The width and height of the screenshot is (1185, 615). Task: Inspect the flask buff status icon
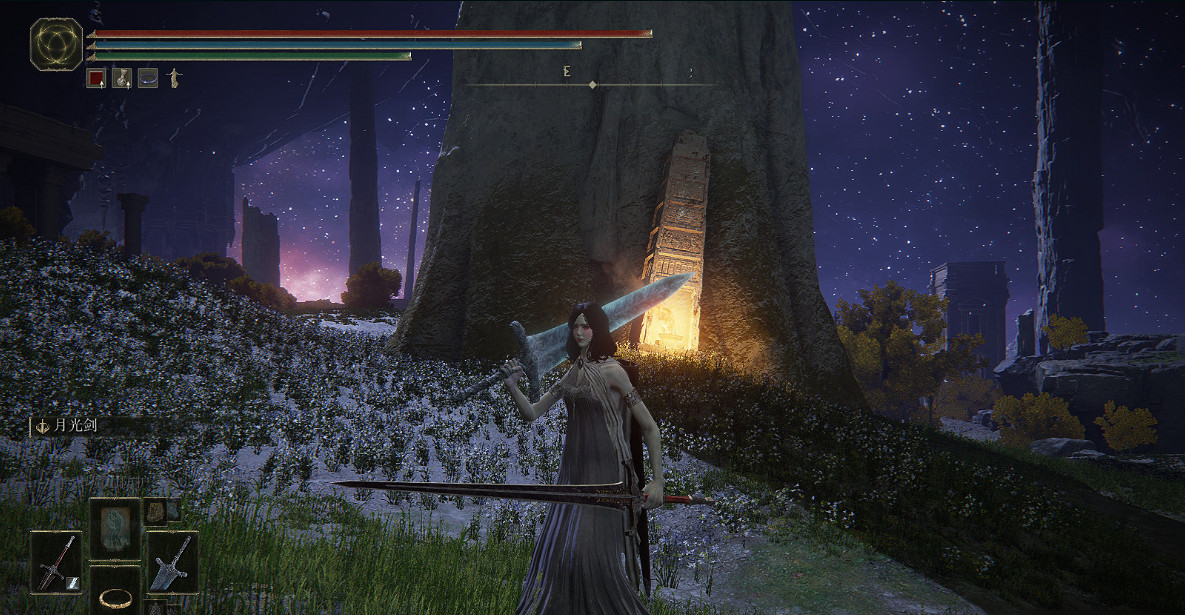click(122, 77)
